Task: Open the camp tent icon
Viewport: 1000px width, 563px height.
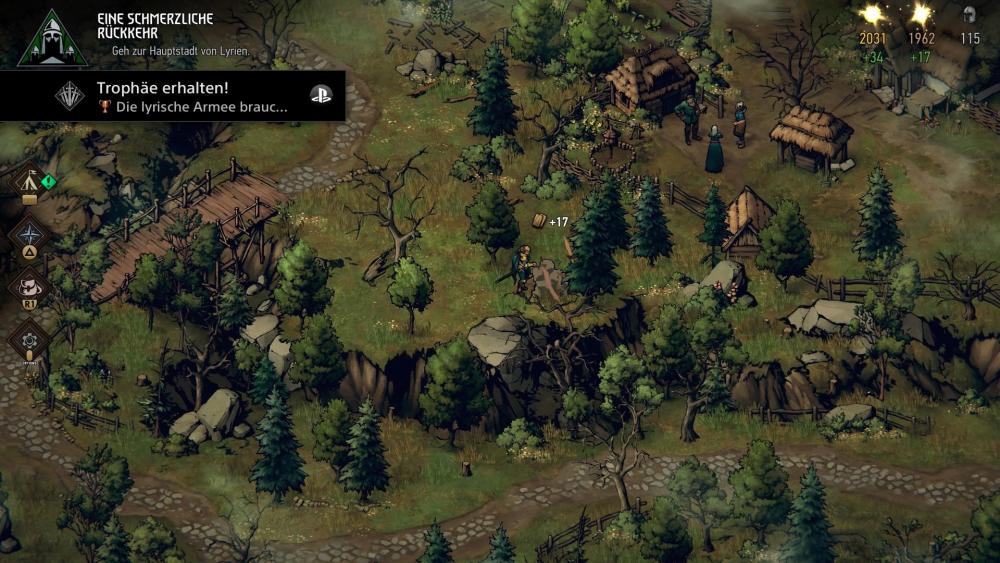Action: 30,183
